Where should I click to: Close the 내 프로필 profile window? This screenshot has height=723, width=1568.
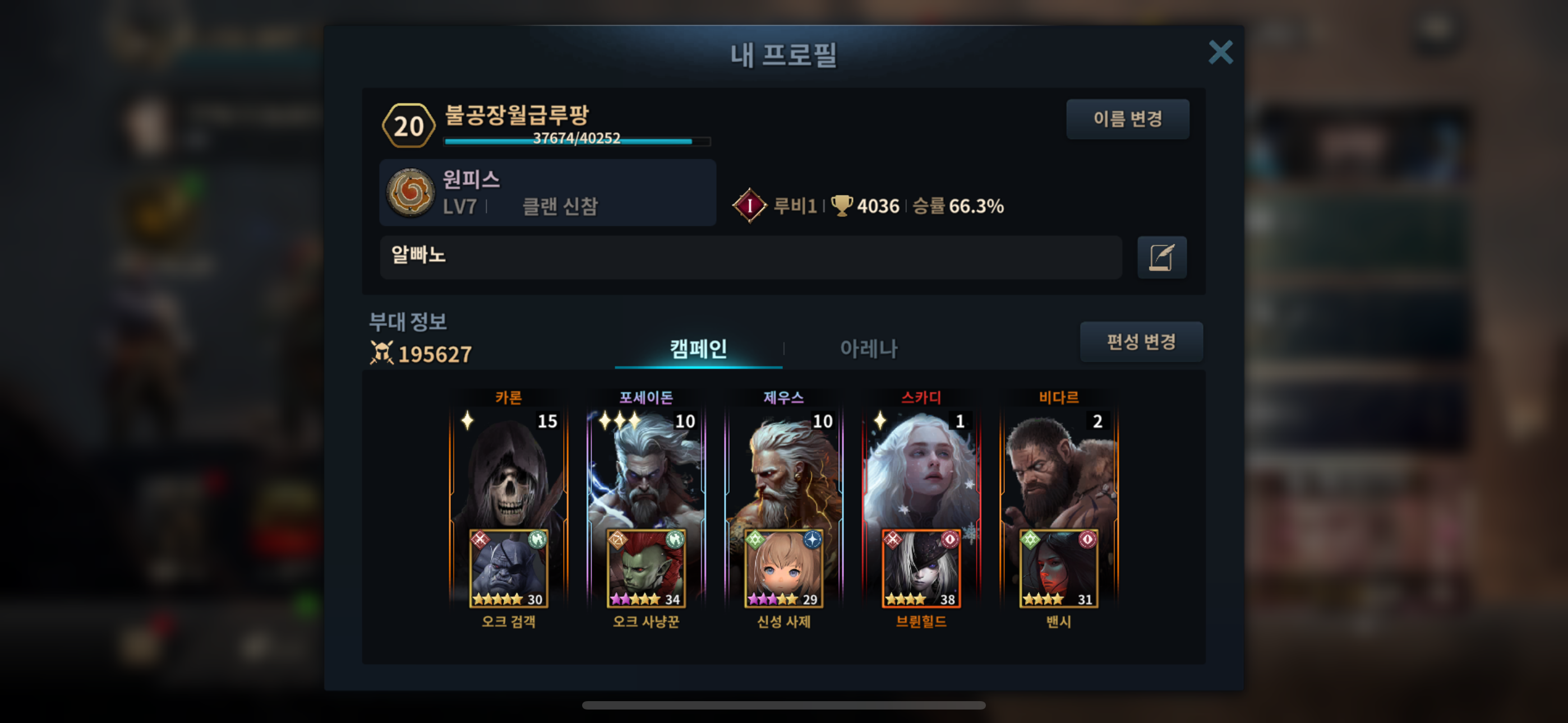tap(1220, 52)
